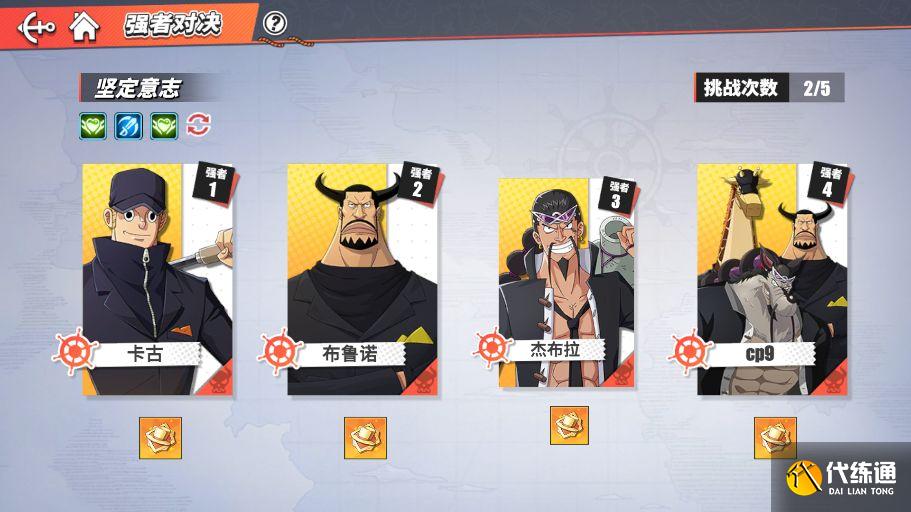Image resolution: width=911 pixels, height=512 pixels.
Task: View reward chest under 杰布拉
Action: [569, 426]
